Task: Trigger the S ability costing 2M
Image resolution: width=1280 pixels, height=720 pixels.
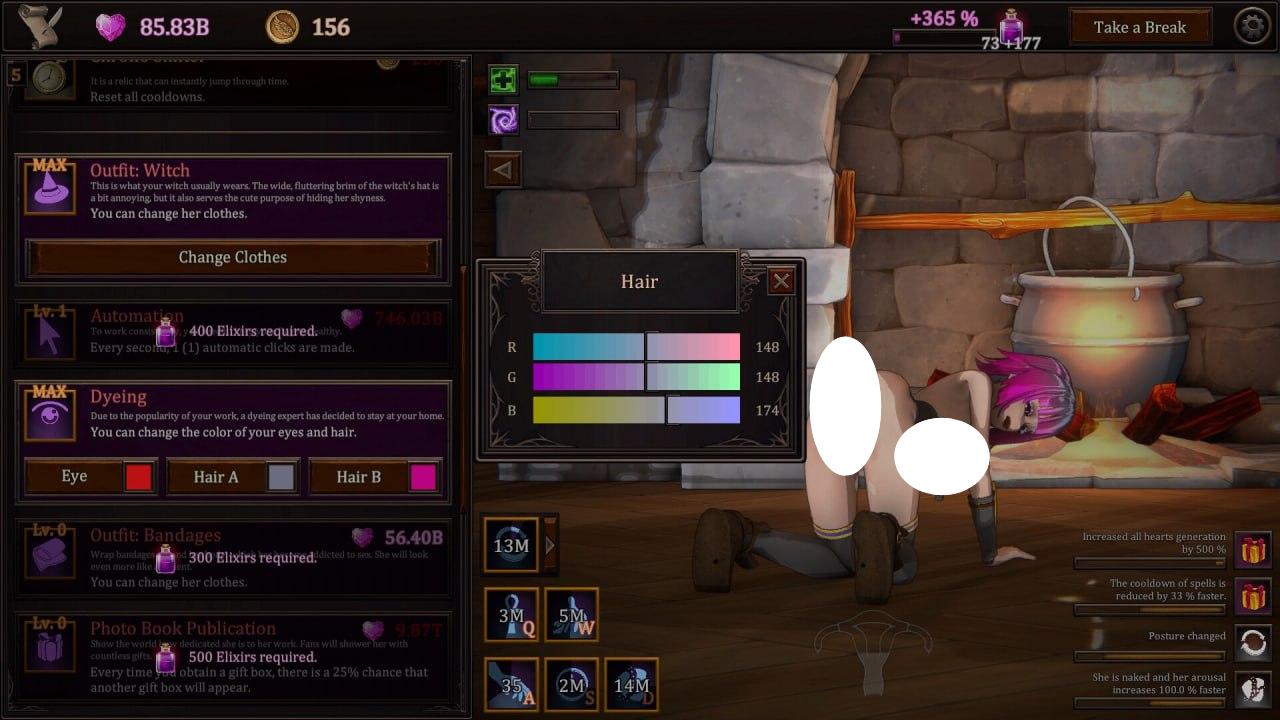Action: click(572, 685)
